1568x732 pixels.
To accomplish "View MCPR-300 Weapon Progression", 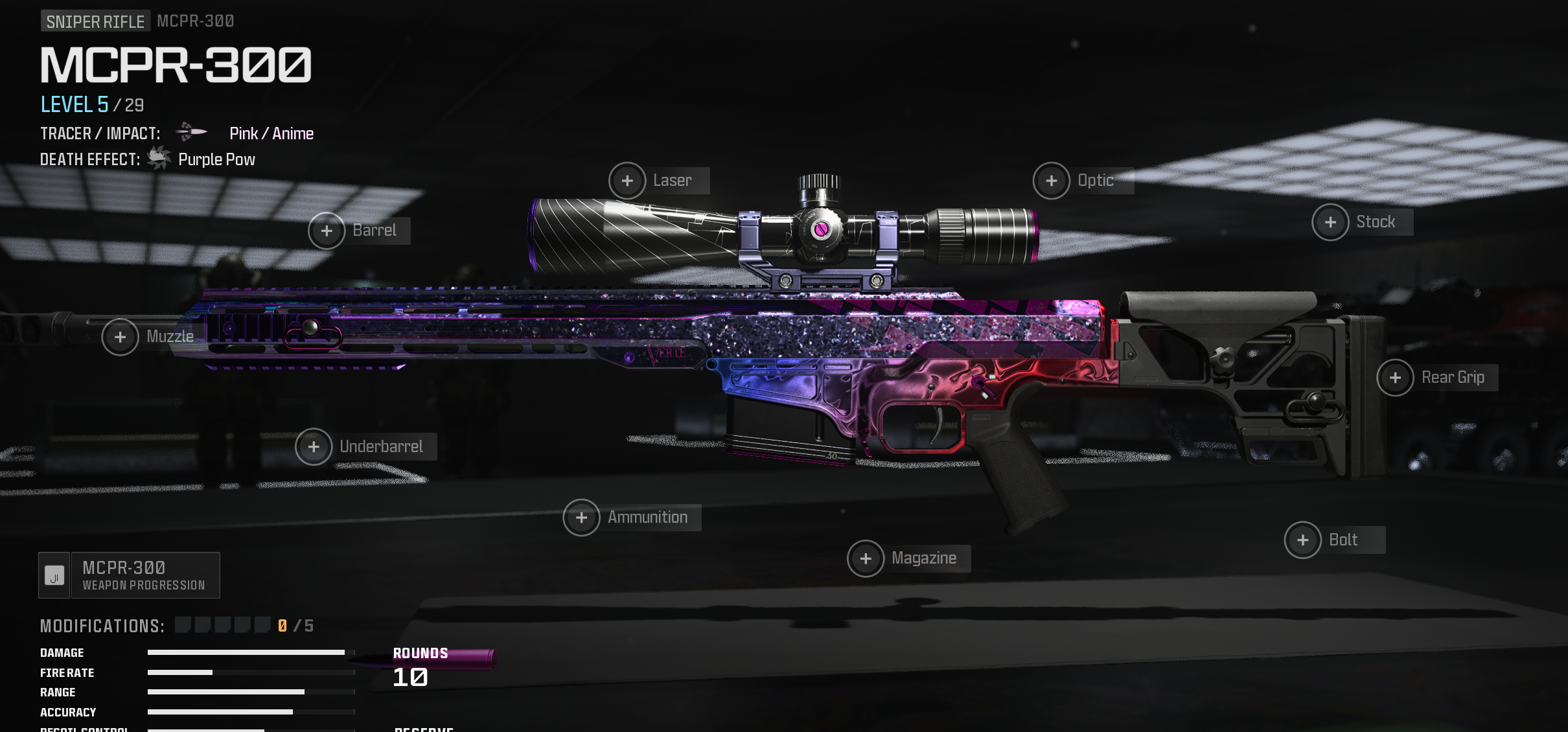I will coord(130,575).
